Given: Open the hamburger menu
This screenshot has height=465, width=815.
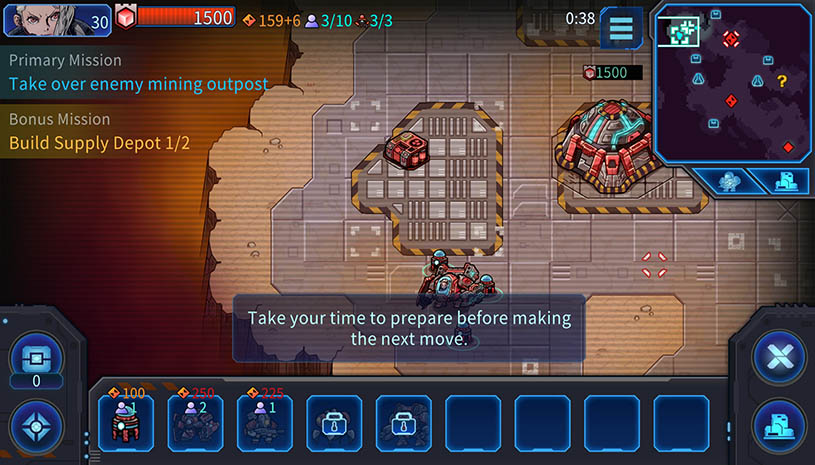Looking at the screenshot, I should point(621,28).
